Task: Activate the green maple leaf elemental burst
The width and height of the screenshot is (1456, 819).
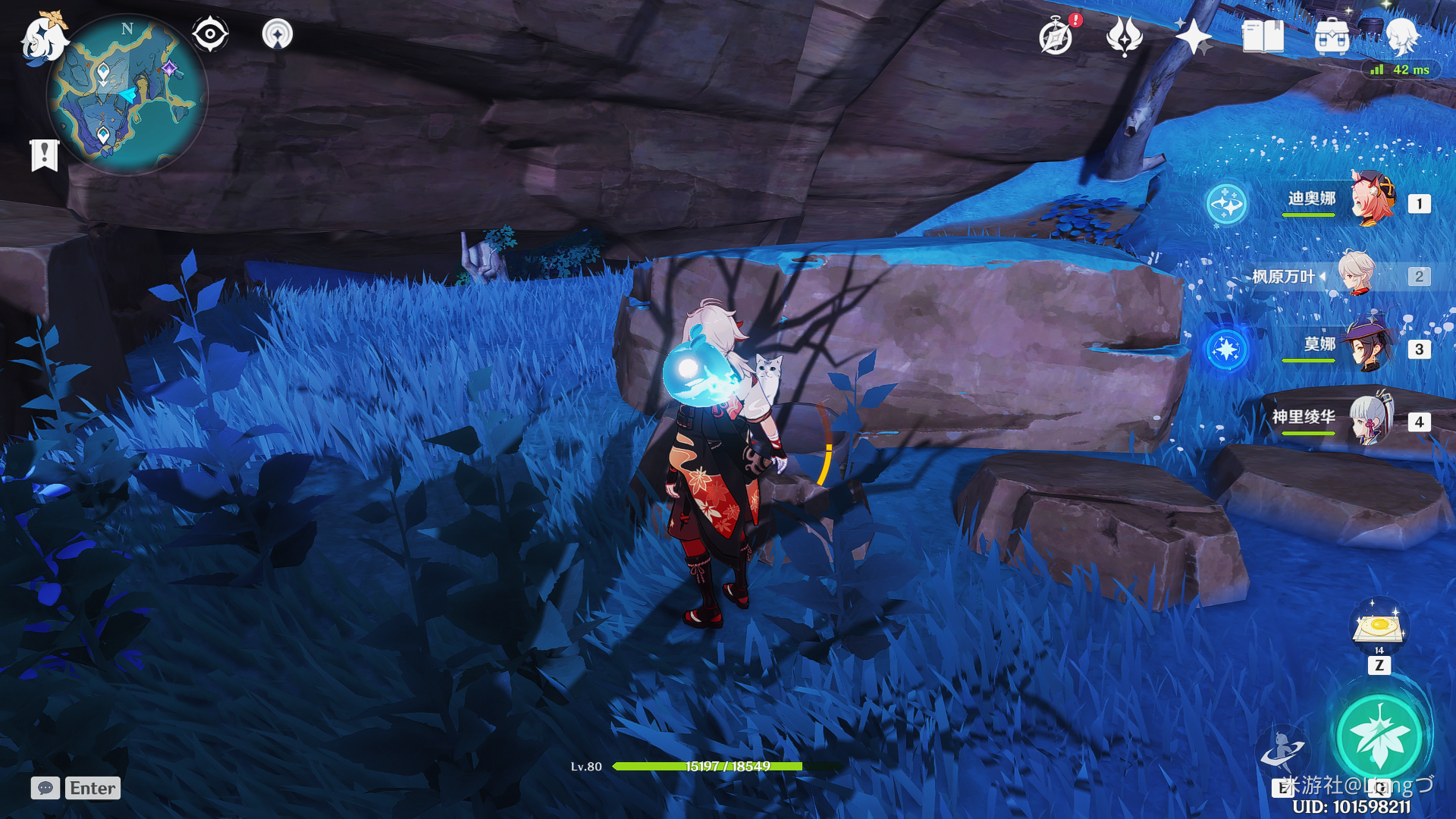Action: pos(1379,736)
